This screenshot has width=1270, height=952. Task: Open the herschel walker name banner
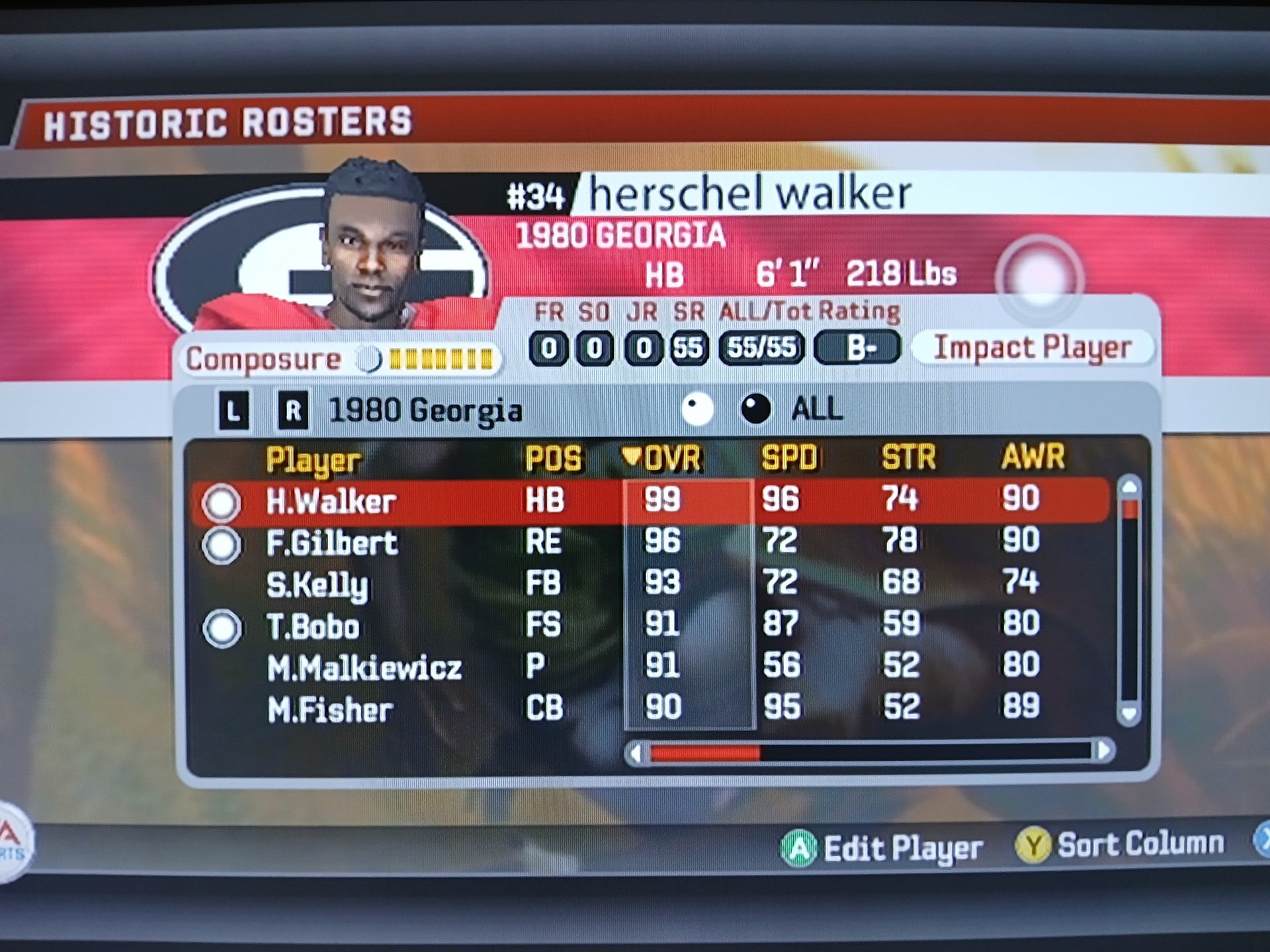749,194
